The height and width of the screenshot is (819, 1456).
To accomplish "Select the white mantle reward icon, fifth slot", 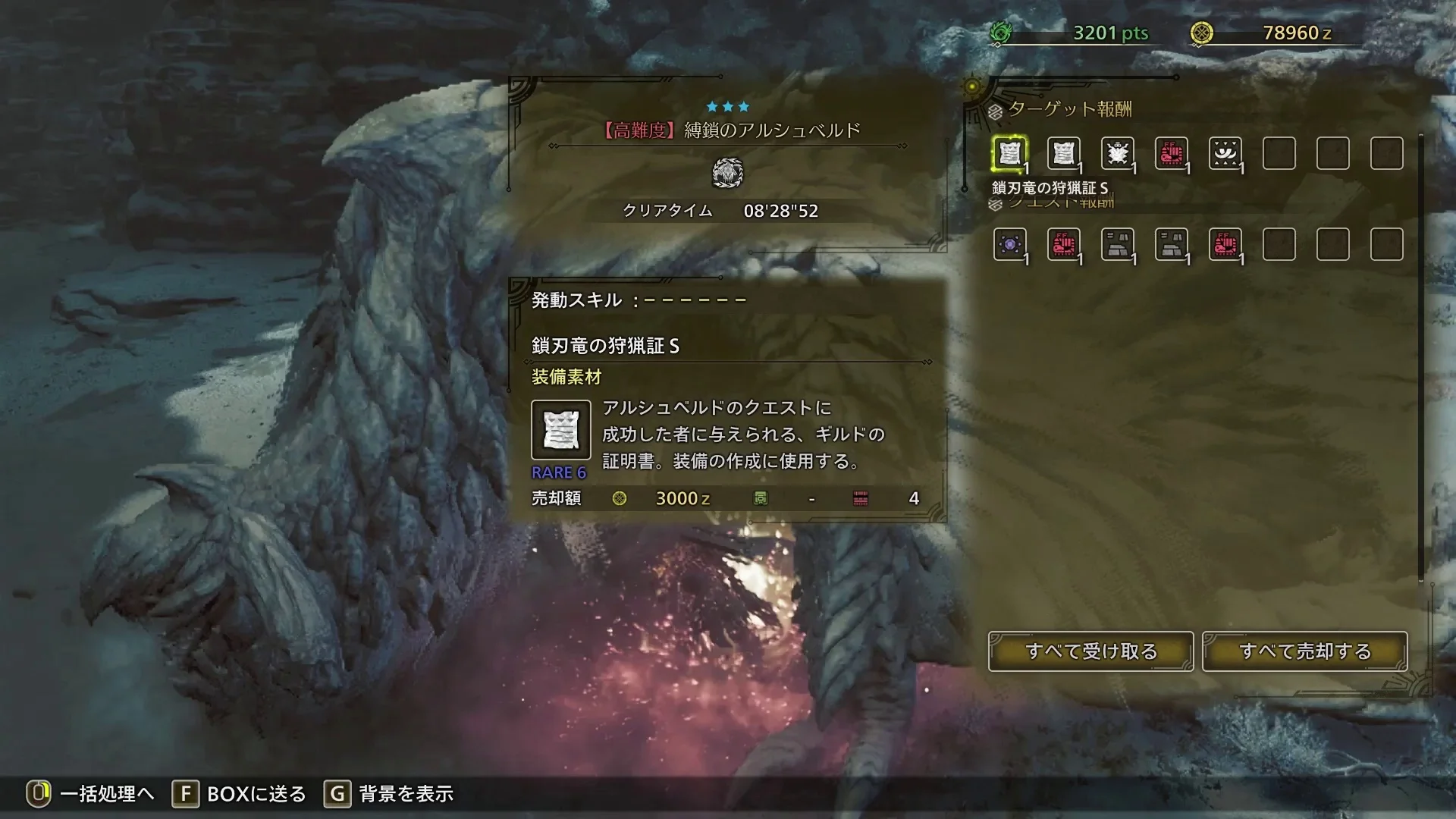I will click(1227, 154).
